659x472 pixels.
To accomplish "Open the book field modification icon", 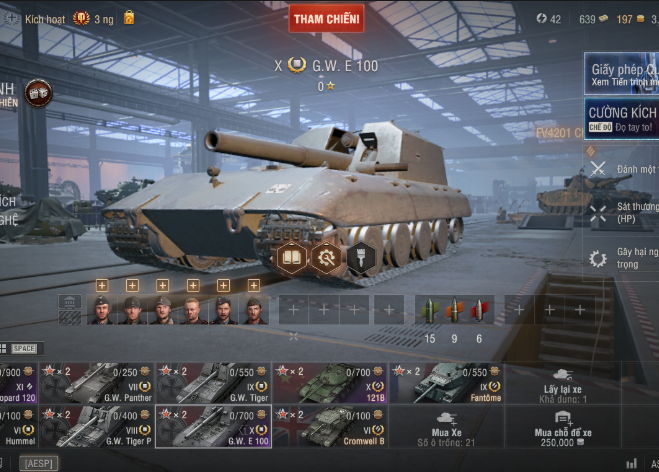I will [291, 259].
